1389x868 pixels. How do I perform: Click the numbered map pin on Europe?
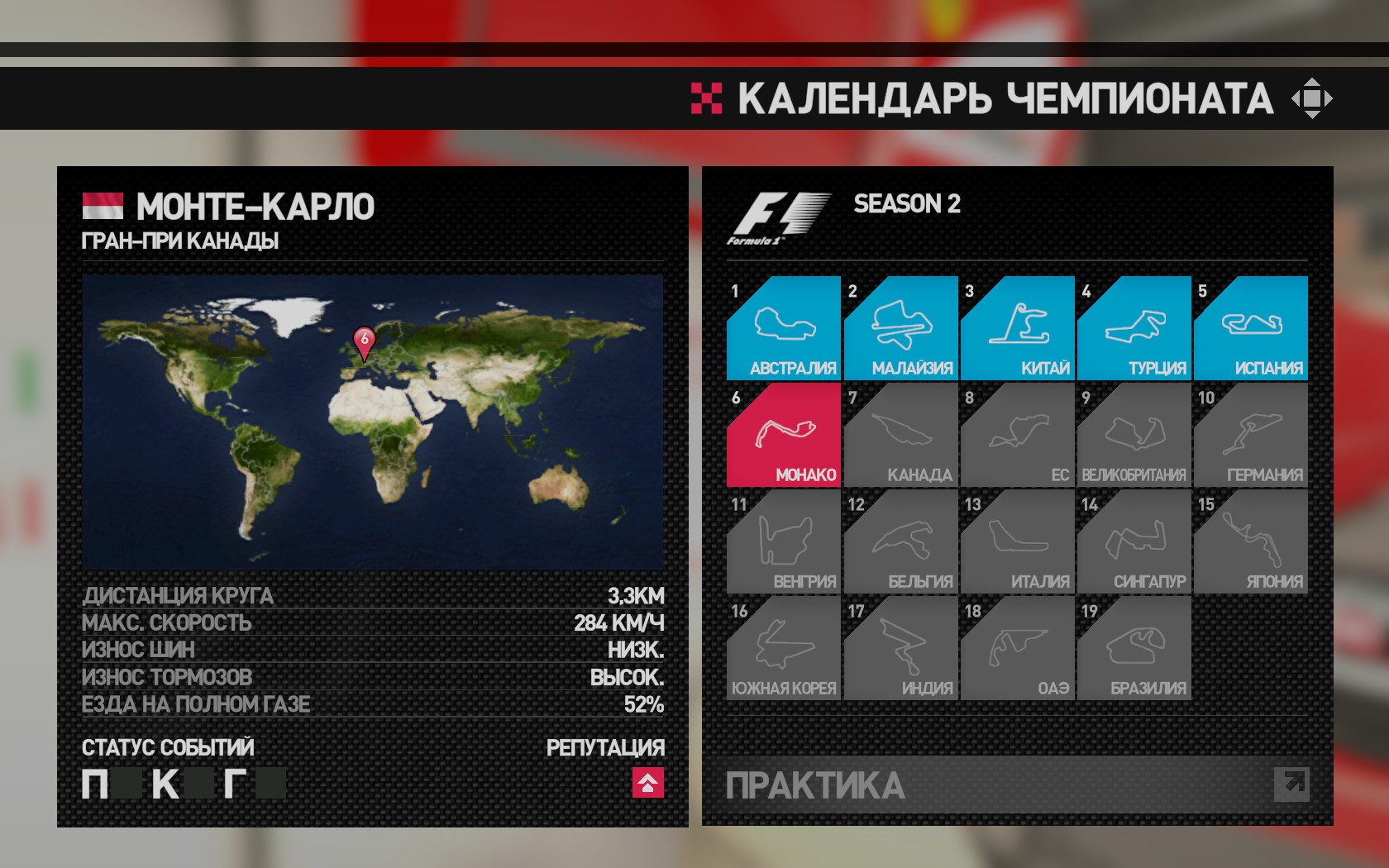coord(364,341)
